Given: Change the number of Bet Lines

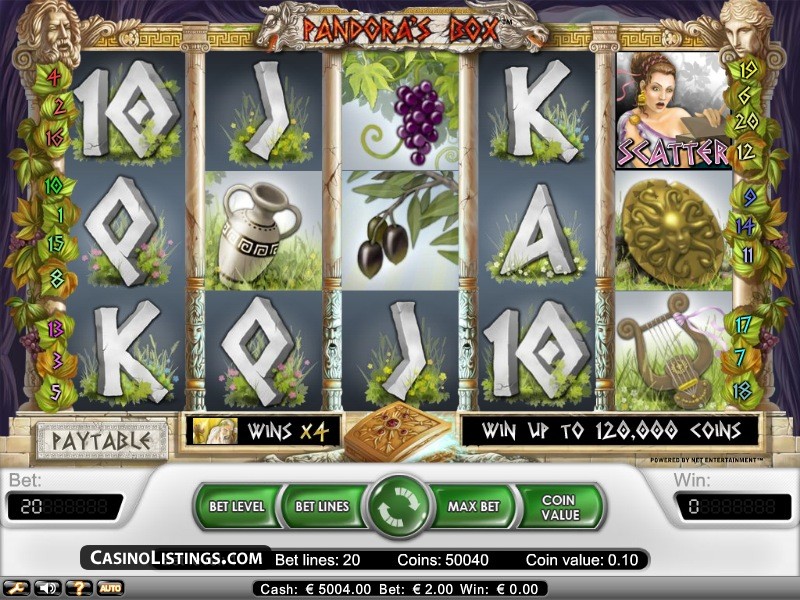Looking at the screenshot, I should coord(322,506).
